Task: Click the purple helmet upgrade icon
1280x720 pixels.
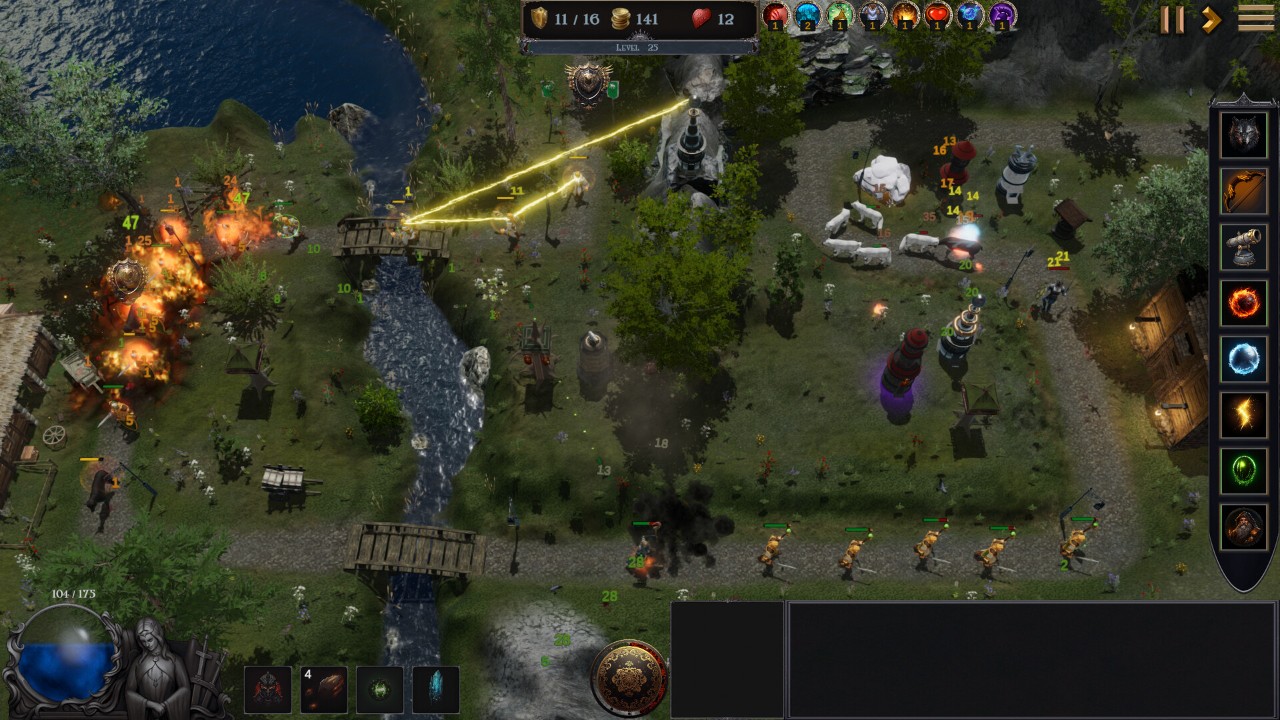Action: (x=1002, y=15)
